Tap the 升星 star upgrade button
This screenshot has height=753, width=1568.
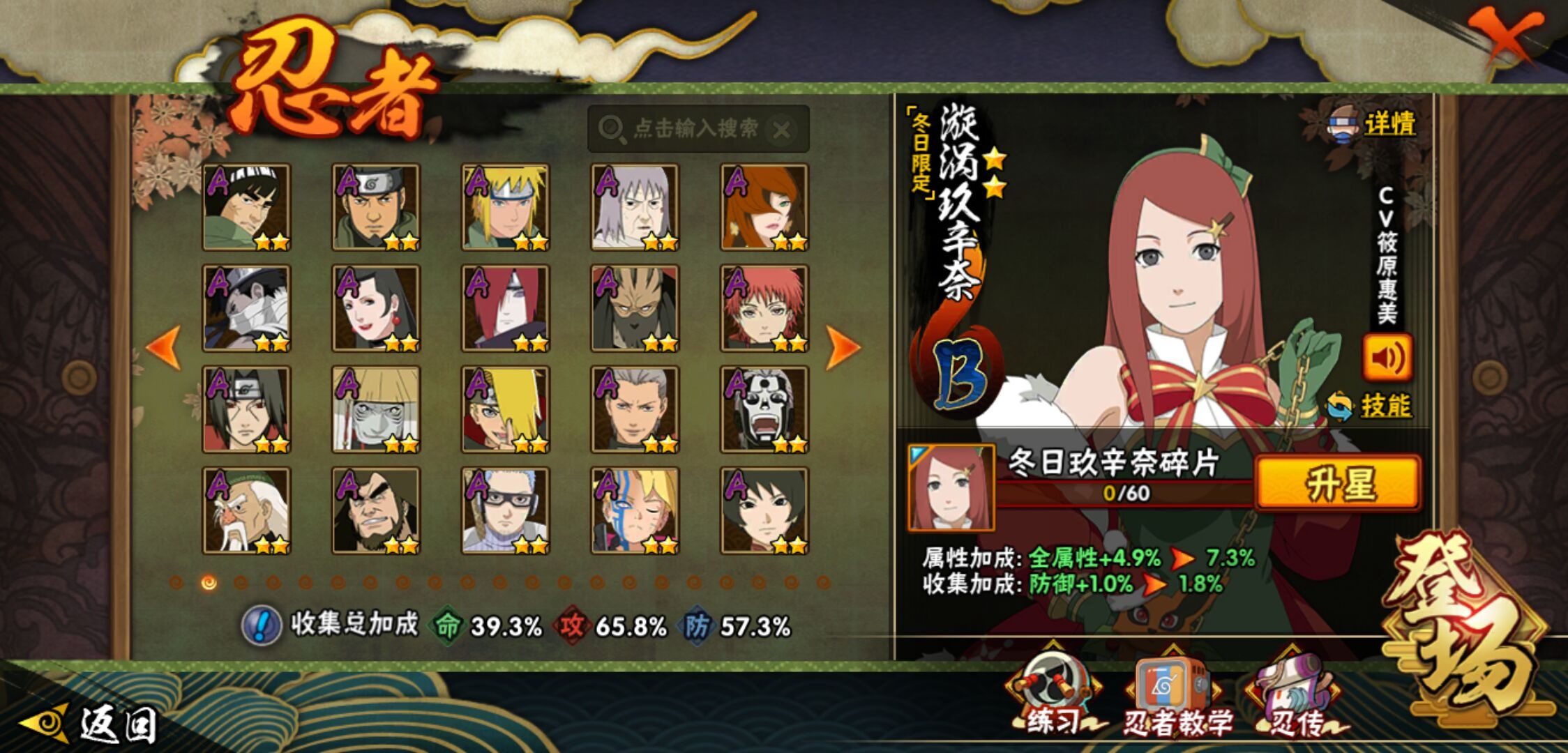coord(1338,484)
